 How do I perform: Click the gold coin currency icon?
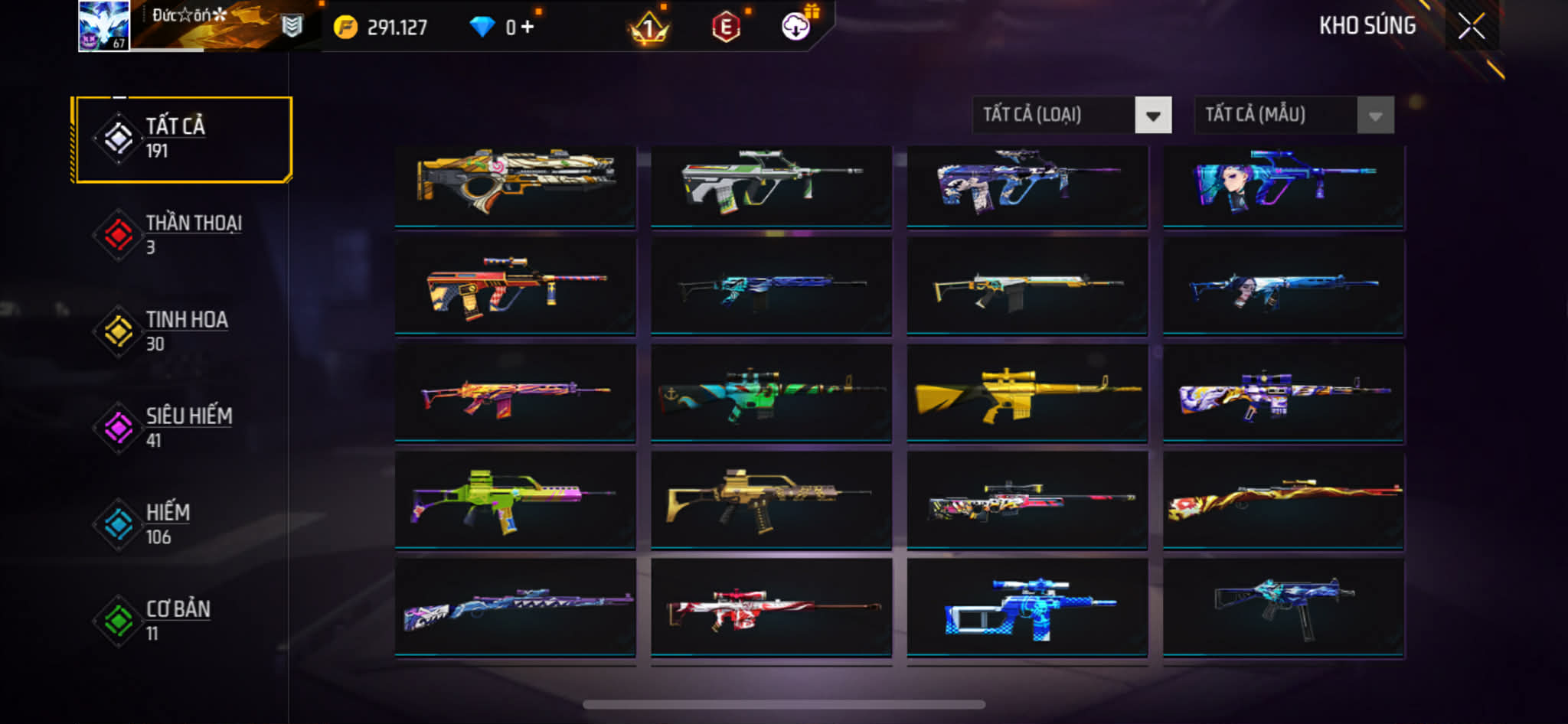click(345, 28)
